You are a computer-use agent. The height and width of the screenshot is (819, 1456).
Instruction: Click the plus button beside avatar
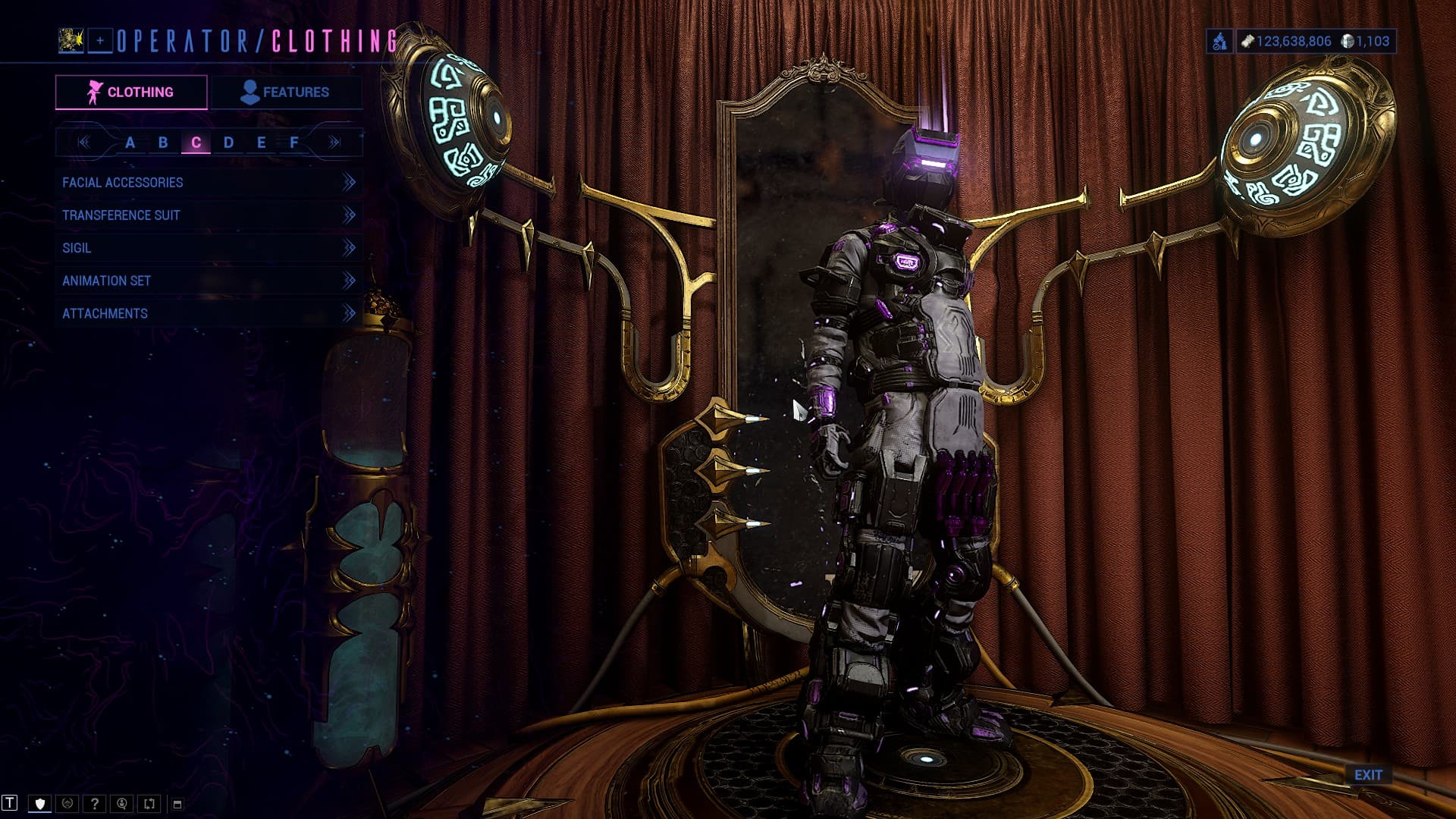[x=100, y=41]
